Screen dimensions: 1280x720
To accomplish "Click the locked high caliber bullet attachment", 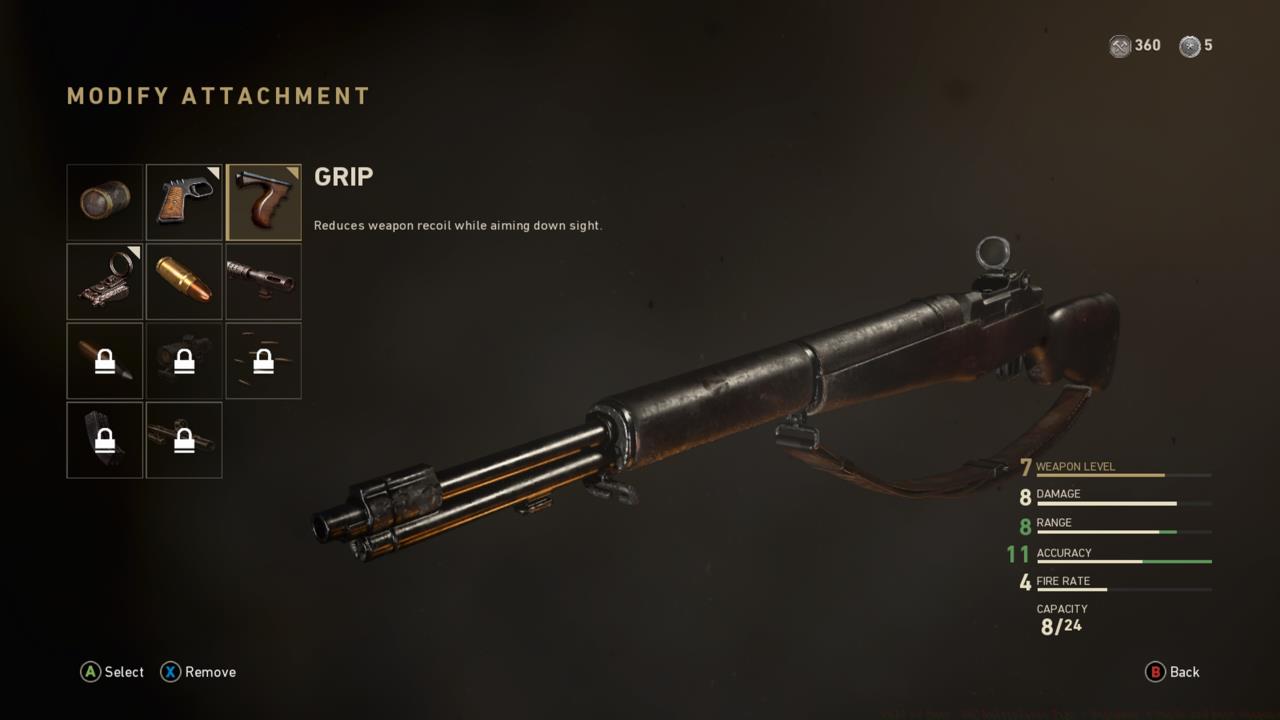I will pos(105,360).
